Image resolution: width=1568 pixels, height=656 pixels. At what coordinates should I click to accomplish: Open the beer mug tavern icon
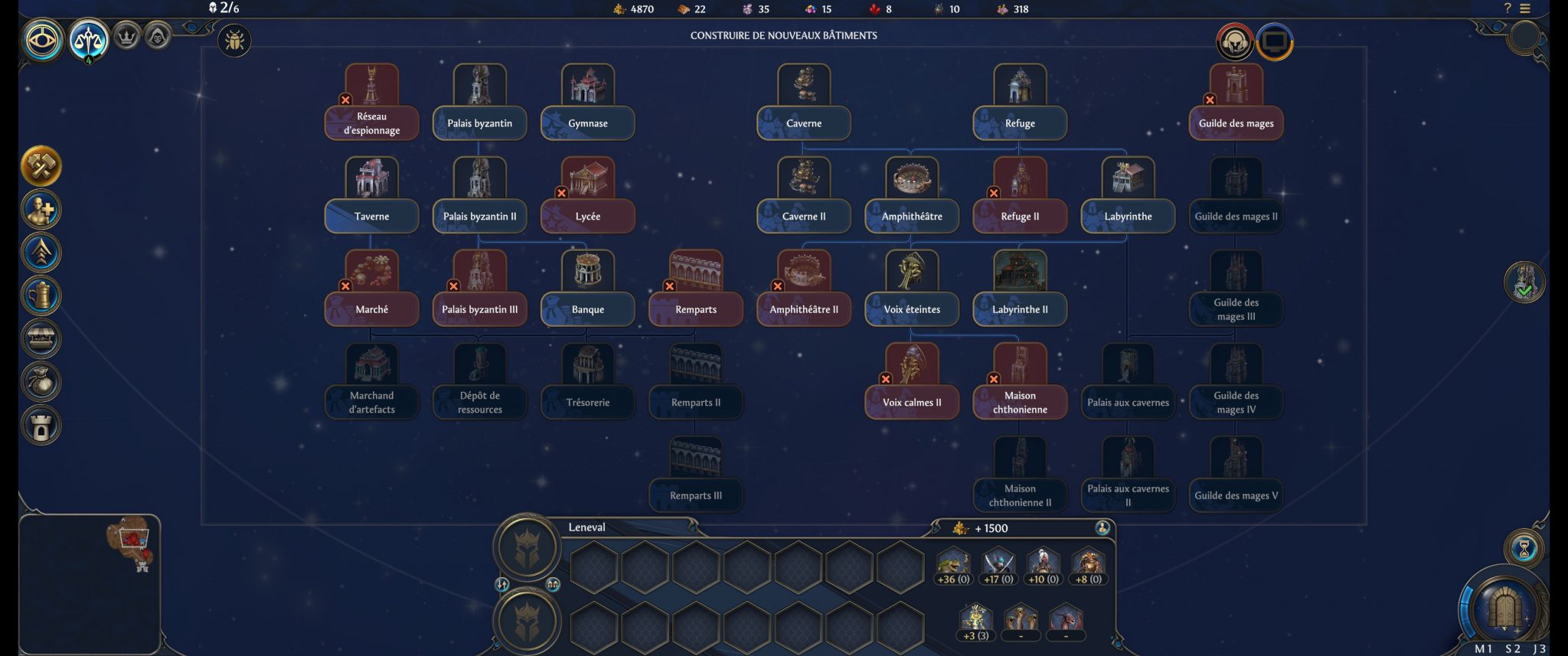pyautogui.click(x=41, y=295)
